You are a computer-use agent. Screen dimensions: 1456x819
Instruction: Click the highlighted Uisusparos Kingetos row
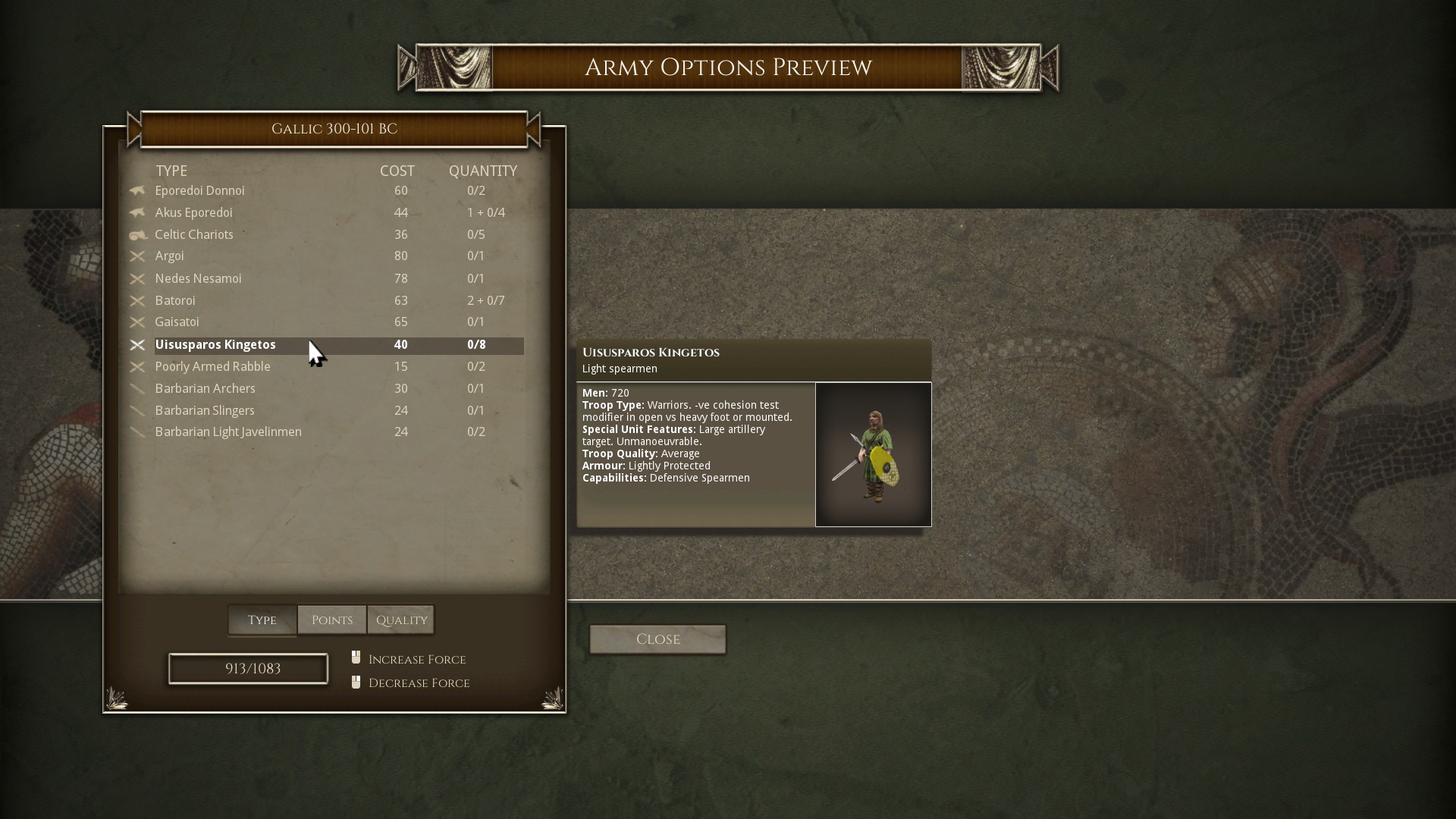click(216, 345)
